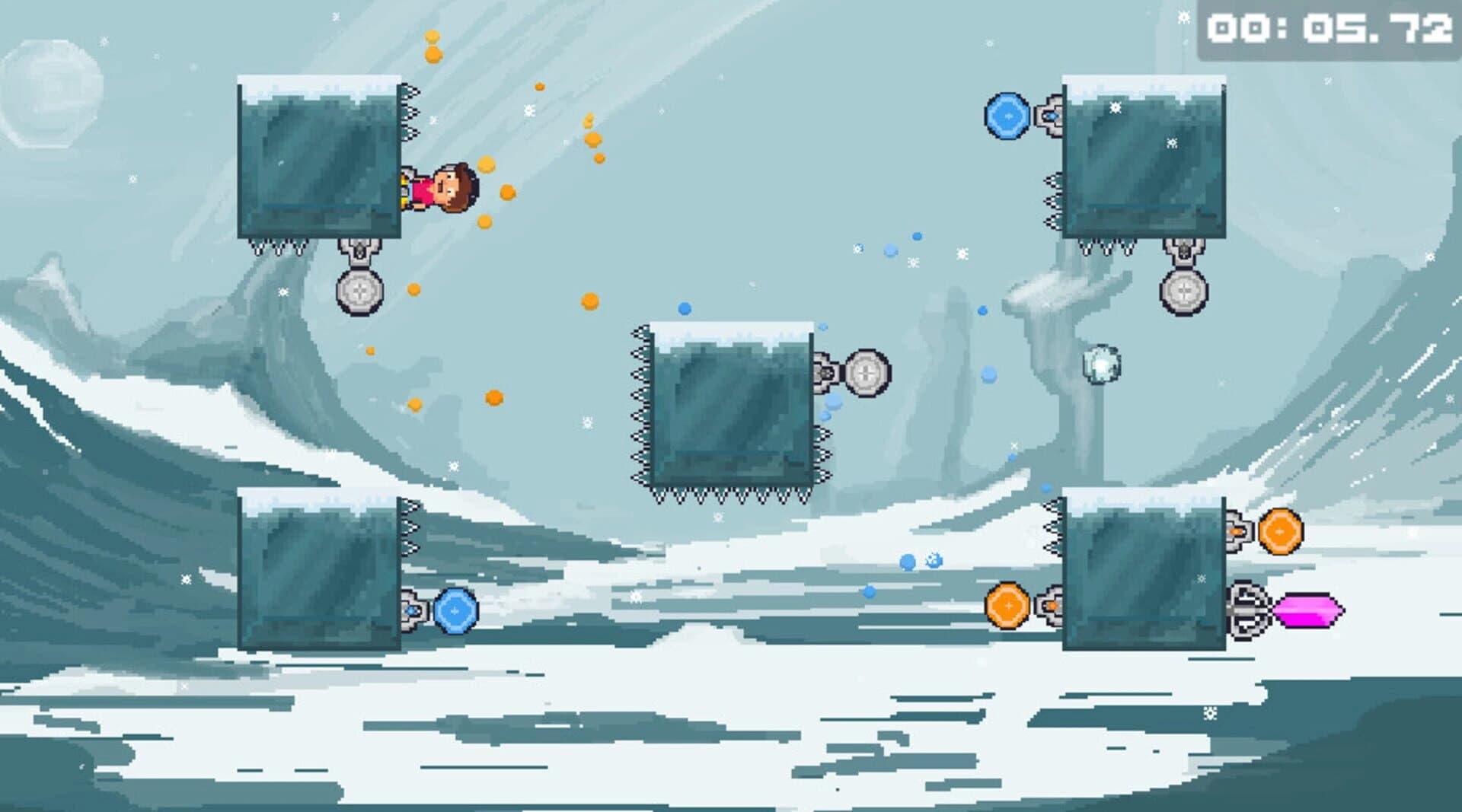Click the blue gem near top-right ice block
This screenshot has width=1462, height=812.
[1009, 115]
